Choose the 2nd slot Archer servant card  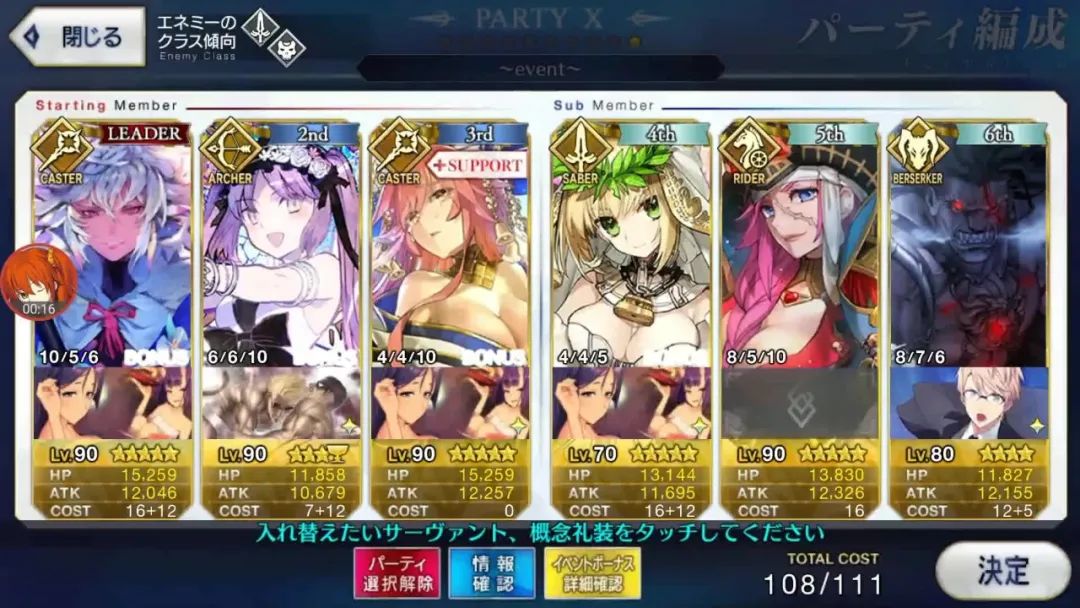click(x=280, y=250)
